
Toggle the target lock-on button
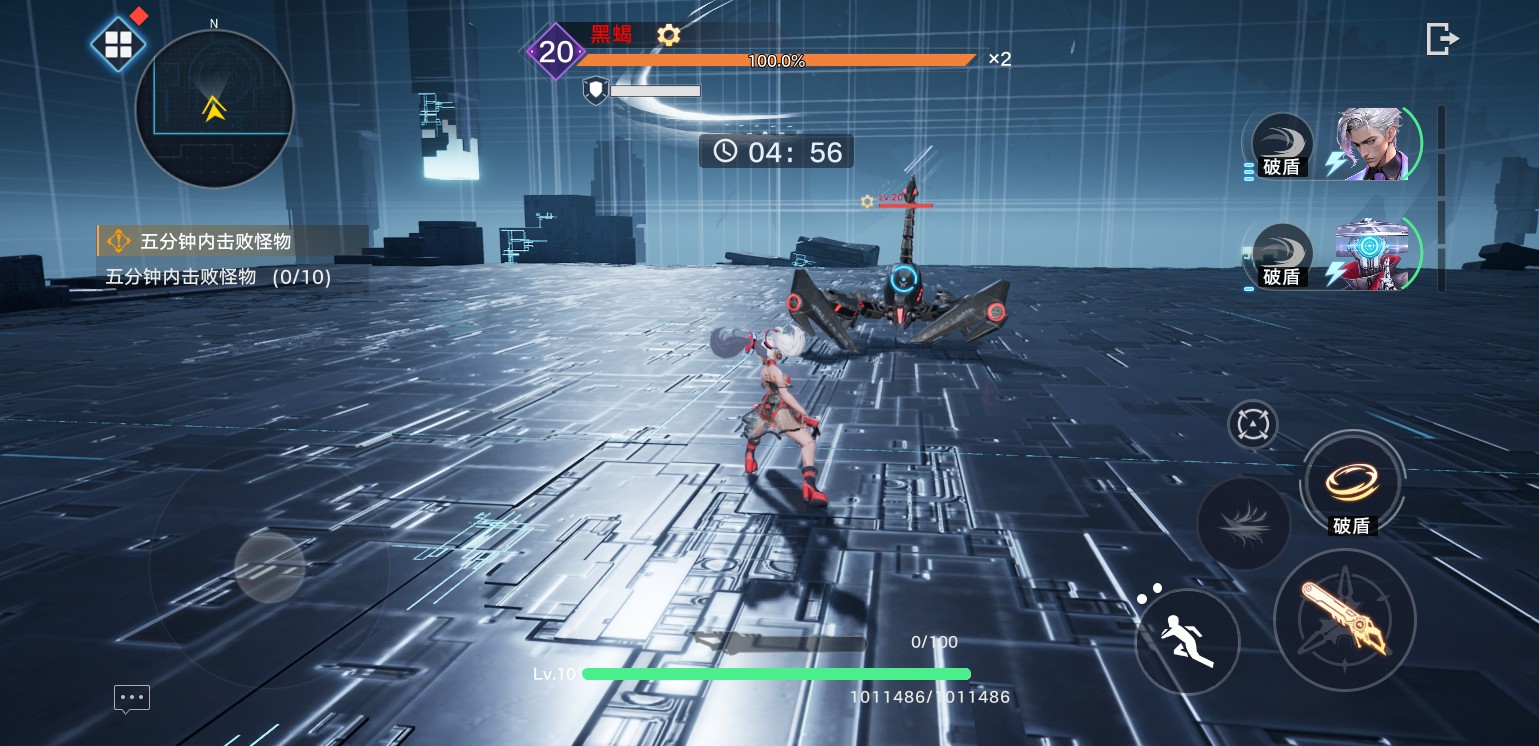(x=1252, y=425)
